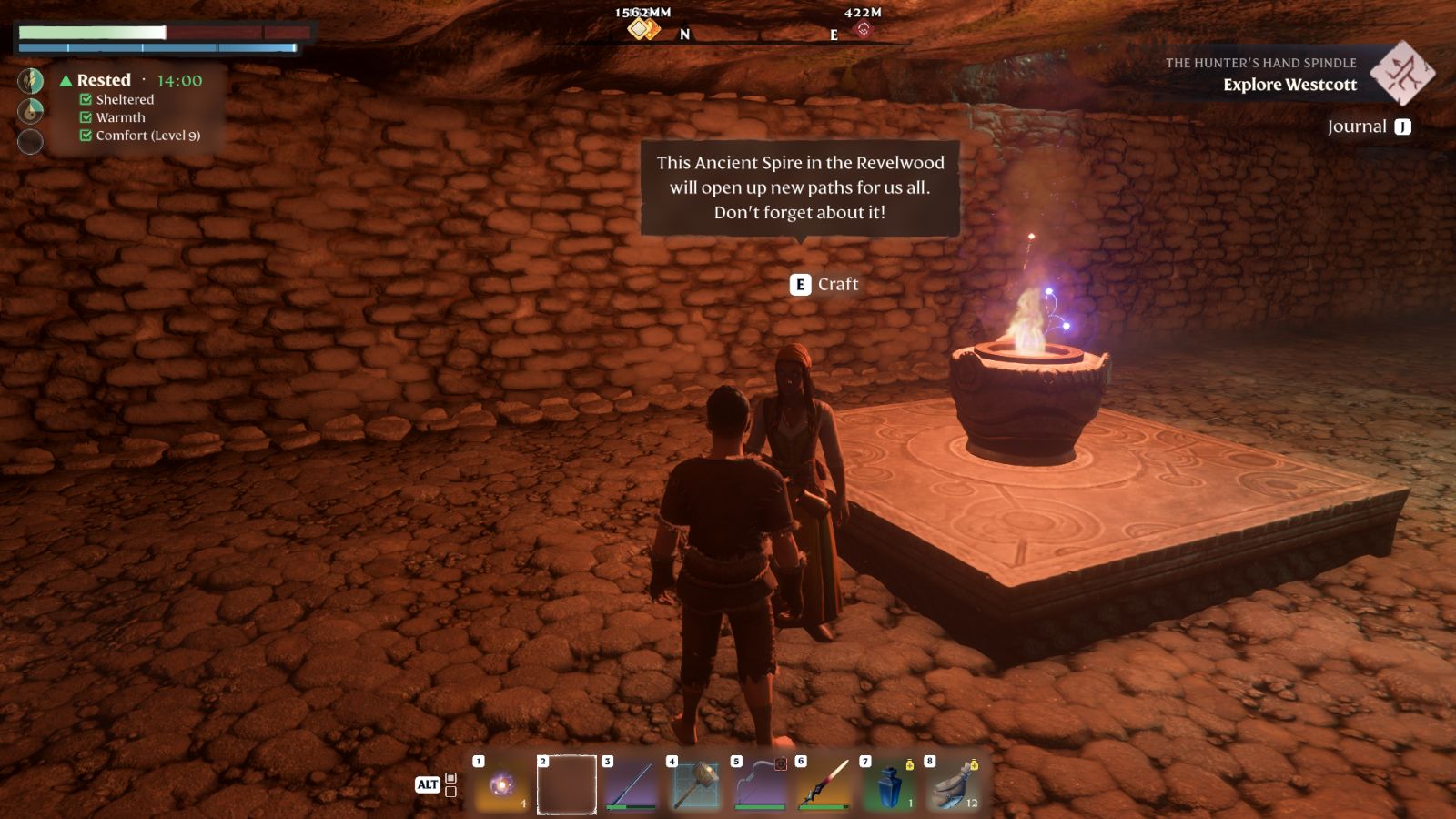Select the Explore Westcott quest entry
Viewport: 1456px width, 819px height.
1290,86
